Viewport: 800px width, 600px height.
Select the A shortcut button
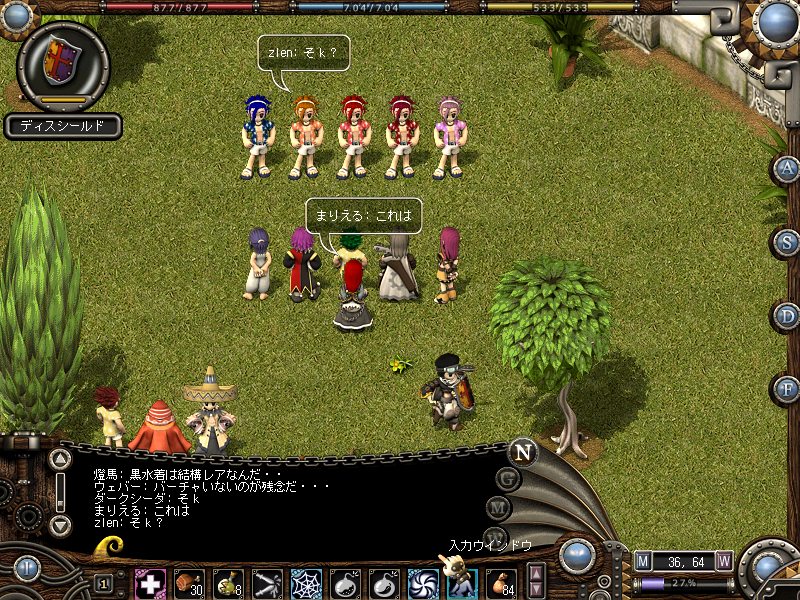coord(788,168)
